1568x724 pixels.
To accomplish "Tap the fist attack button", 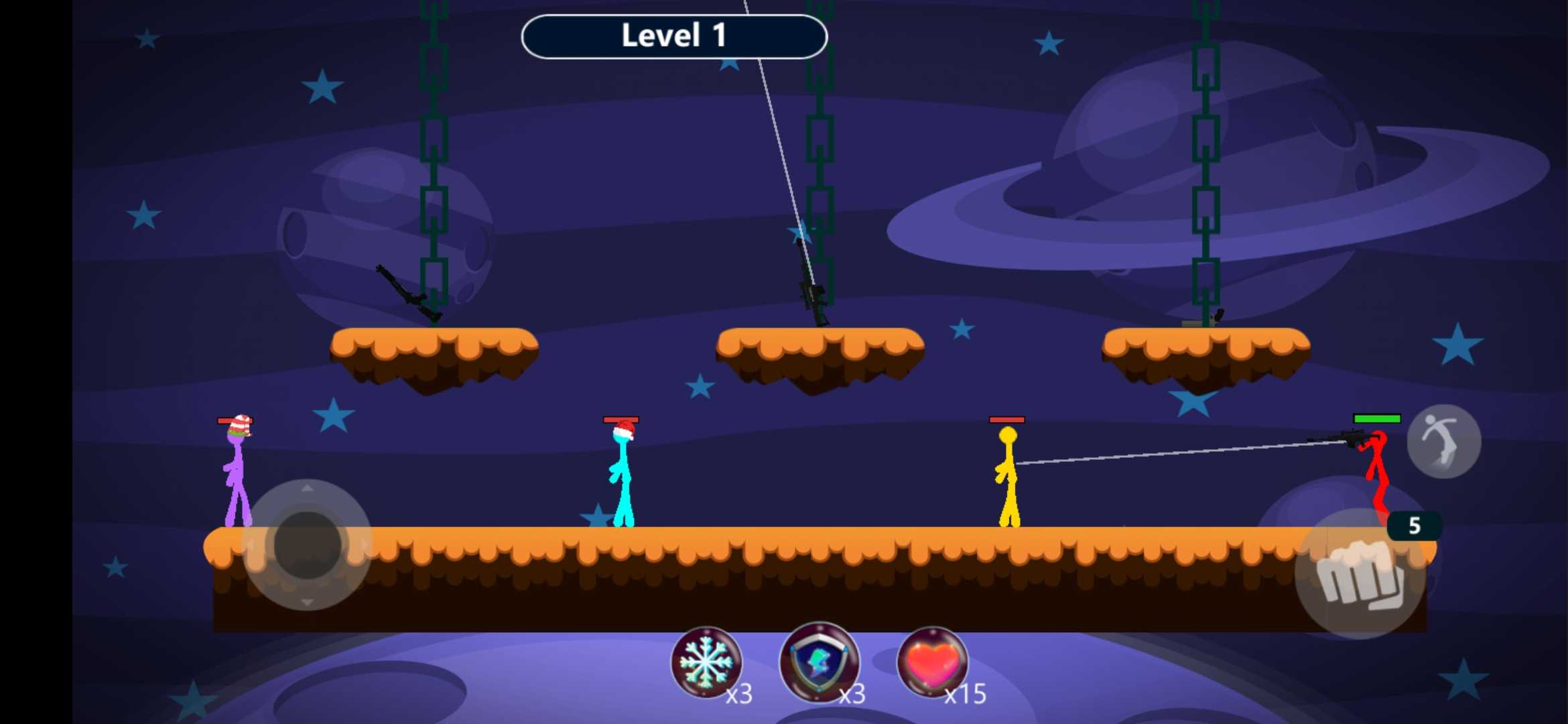I will (1360, 575).
